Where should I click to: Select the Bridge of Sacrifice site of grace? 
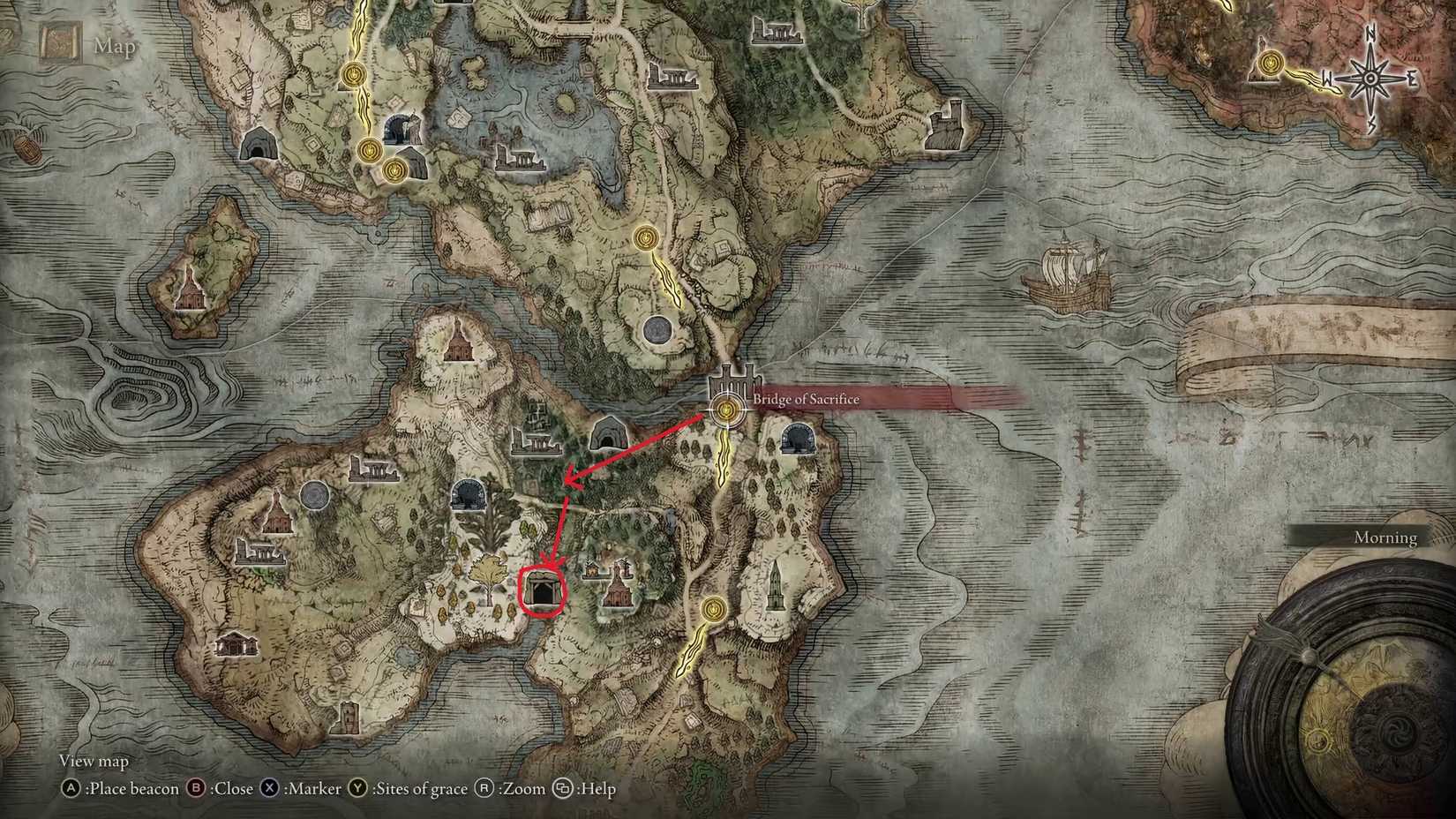tap(725, 409)
